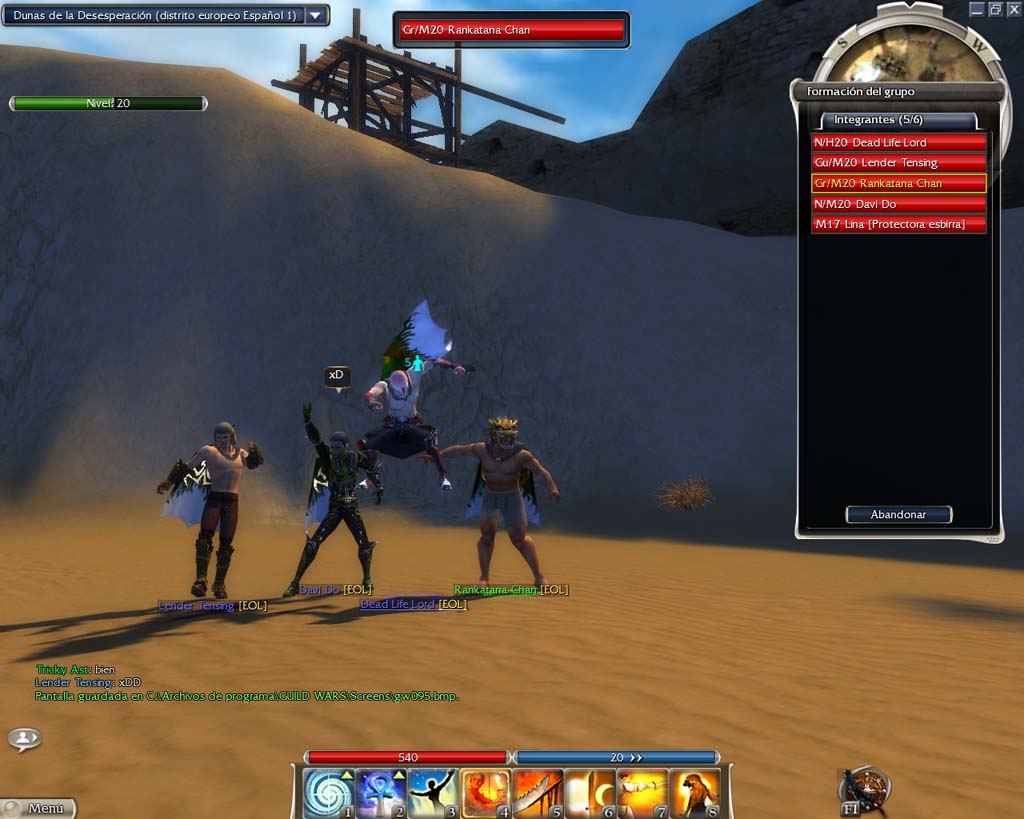Open the district dropdown for Dunas de la Desesperación
The width and height of the screenshot is (1024, 819).
(x=316, y=16)
